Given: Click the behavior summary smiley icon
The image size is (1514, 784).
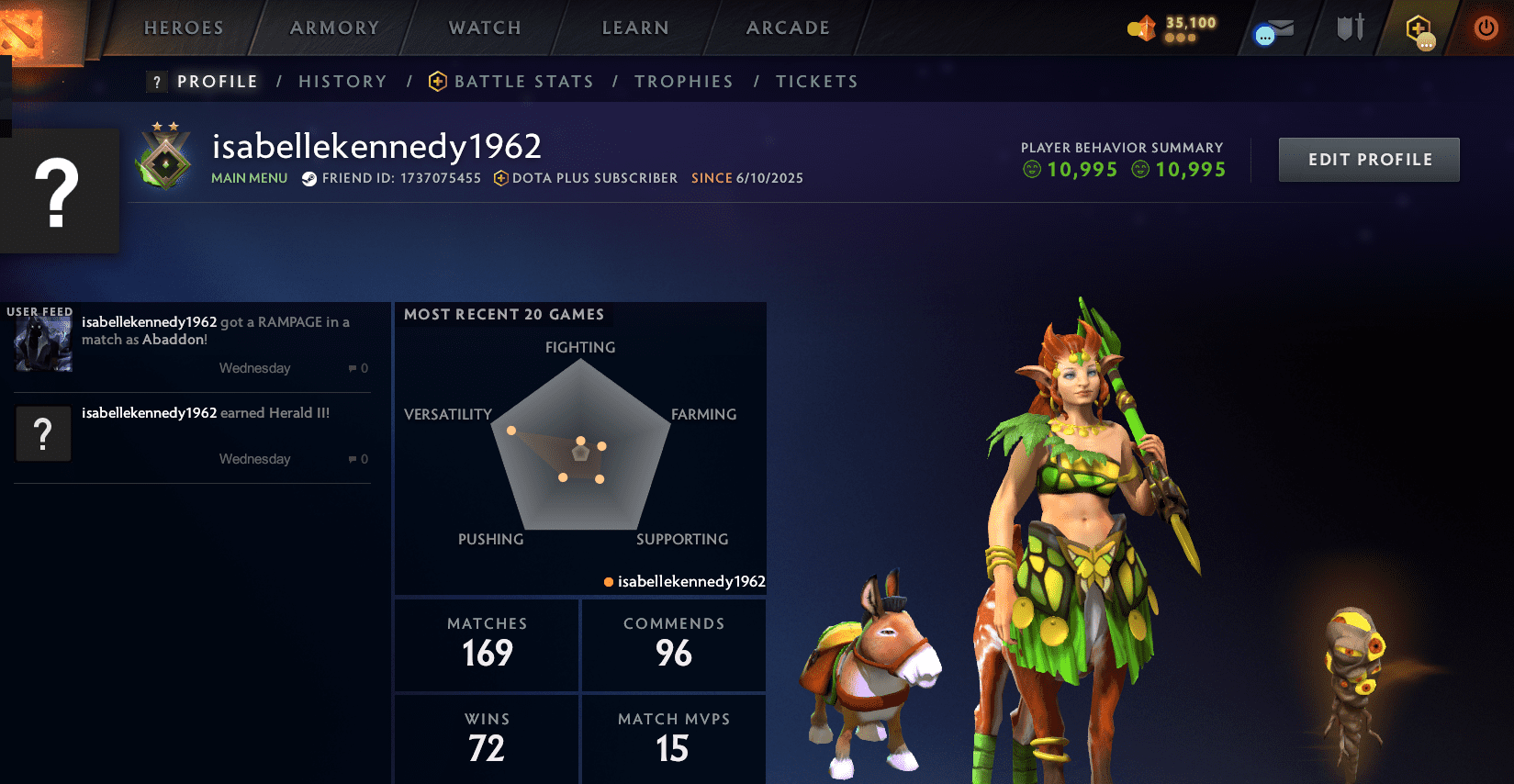Looking at the screenshot, I should point(1033,169).
